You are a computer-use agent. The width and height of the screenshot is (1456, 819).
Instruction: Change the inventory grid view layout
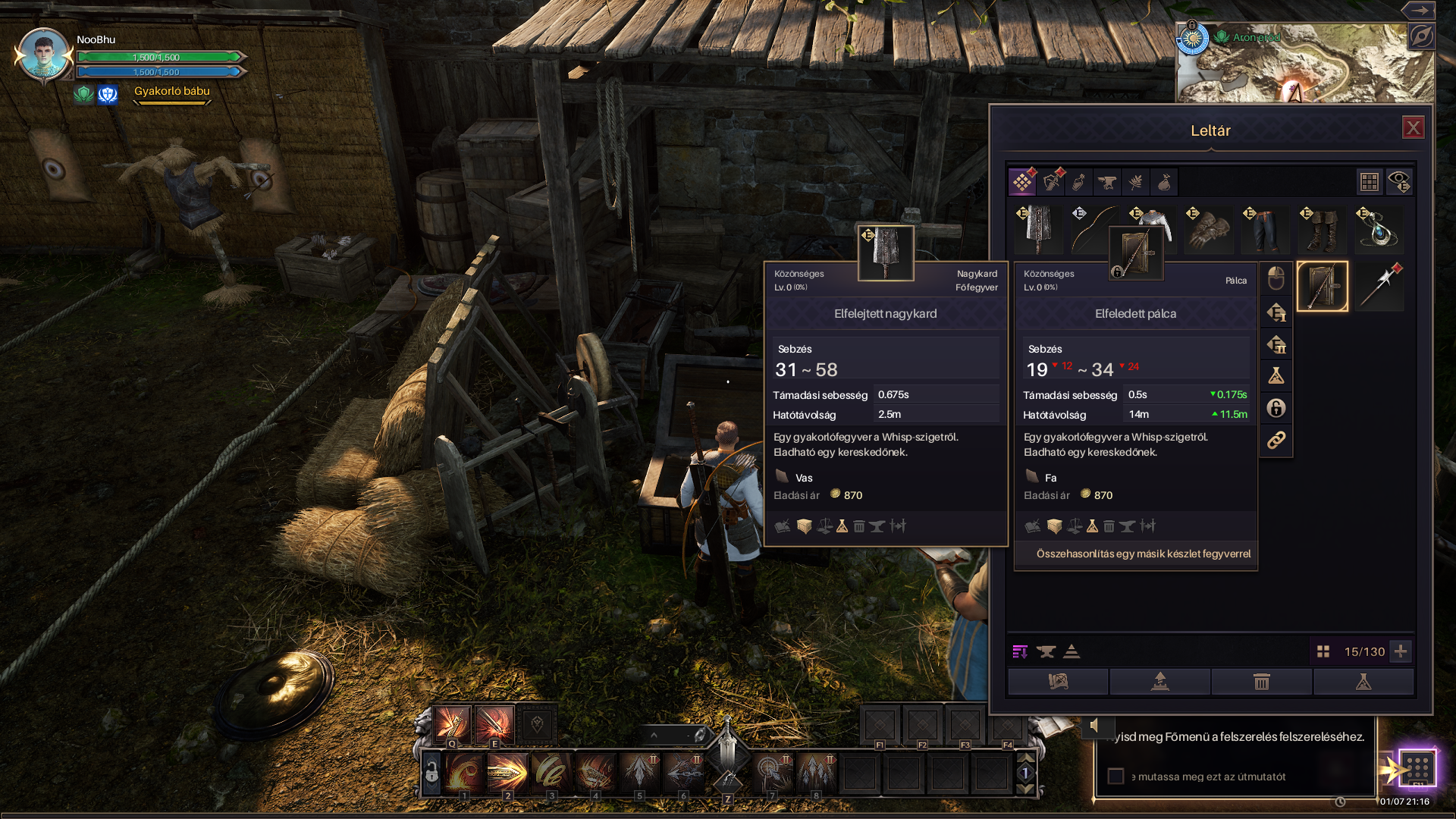pyautogui.click(x=1369, y=182)
